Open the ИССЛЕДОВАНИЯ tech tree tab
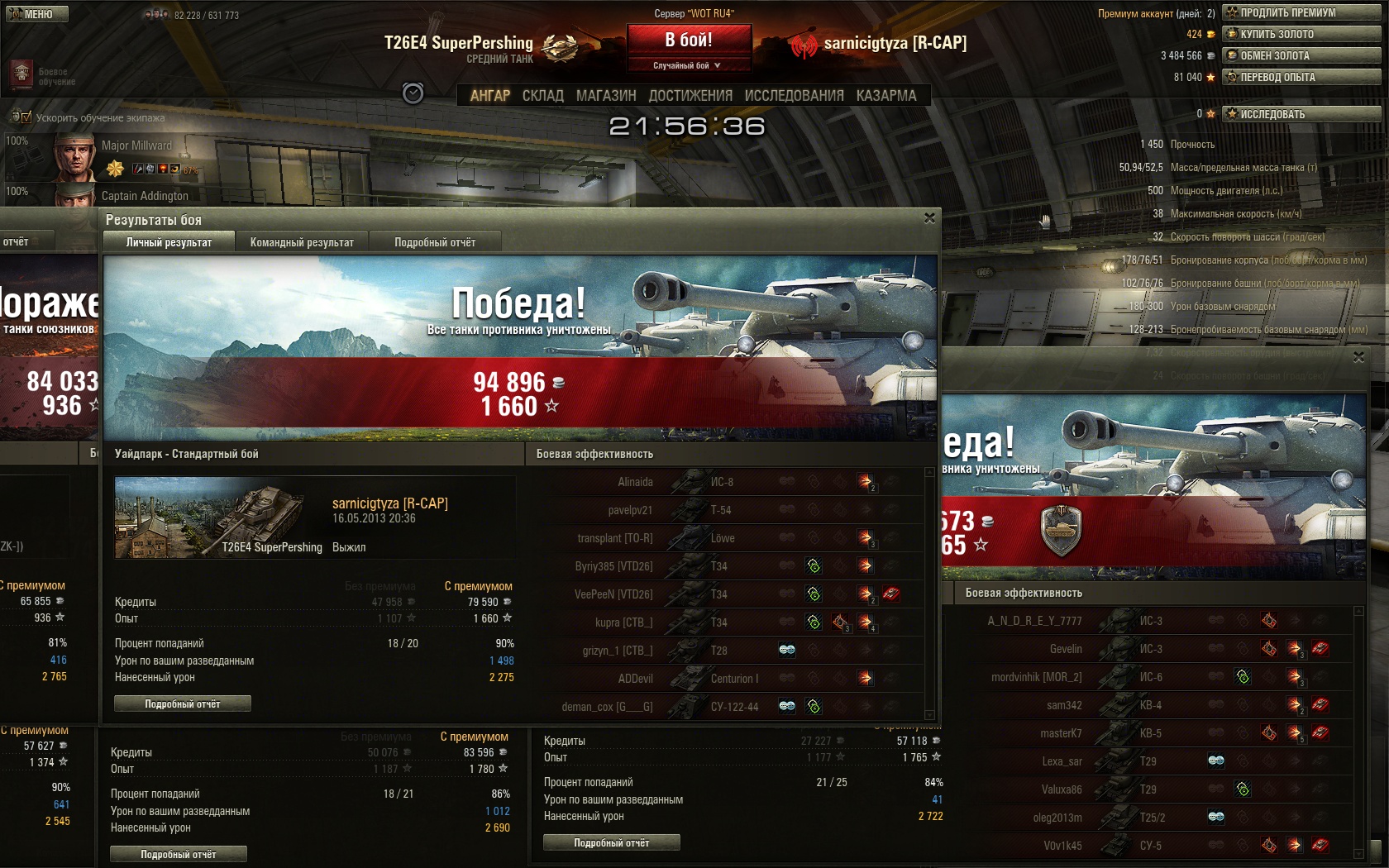Image resolution: width=1389 pixels, height=868 pixels. point(794,96)
